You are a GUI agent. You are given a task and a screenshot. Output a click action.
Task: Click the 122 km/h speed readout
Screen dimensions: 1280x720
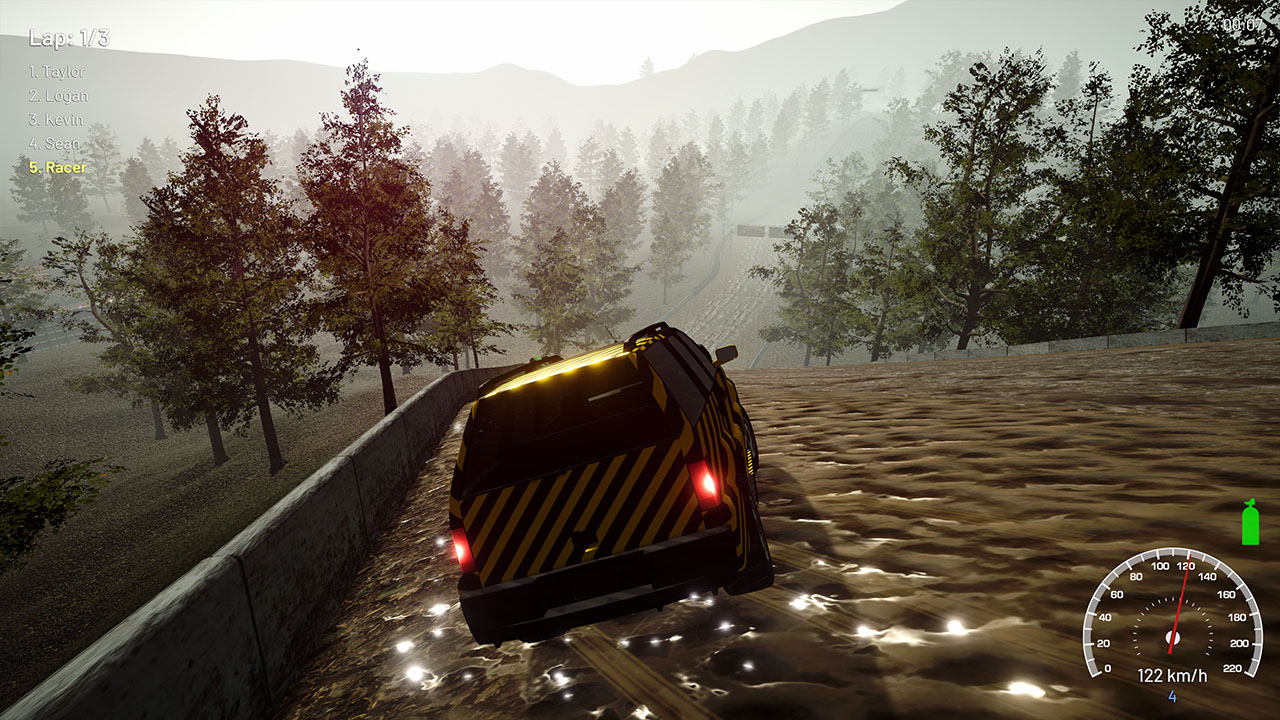tap(1173, 675)
